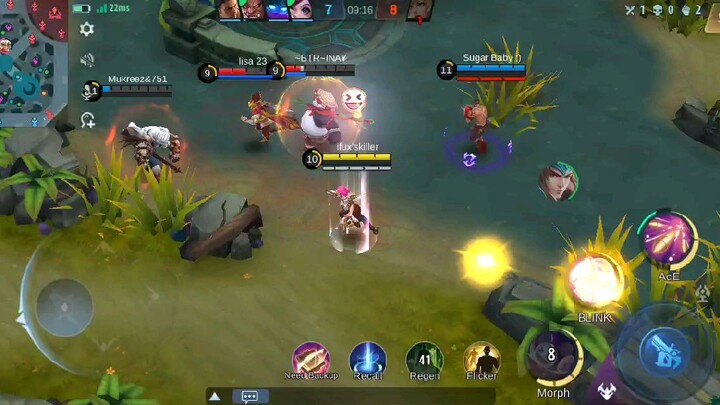Use the AoE skill button
Viewport: 720px width, 405px height.
[668, 240]
